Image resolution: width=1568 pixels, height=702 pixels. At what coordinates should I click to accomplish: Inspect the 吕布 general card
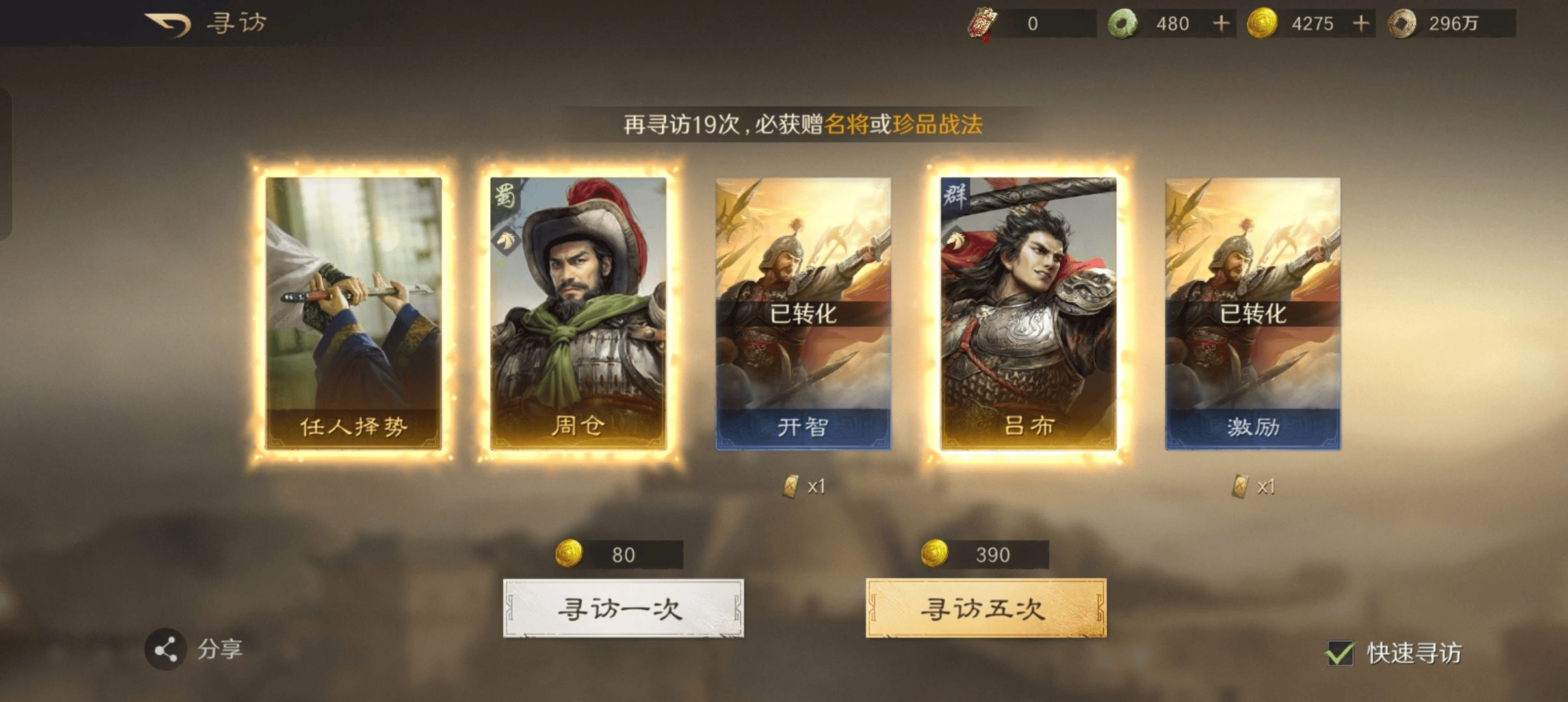coord(1028,313)
